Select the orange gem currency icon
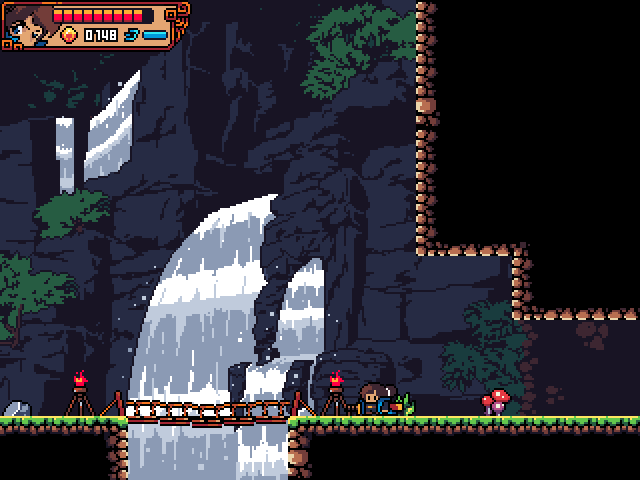640x480 pixels. coord(69,35)
